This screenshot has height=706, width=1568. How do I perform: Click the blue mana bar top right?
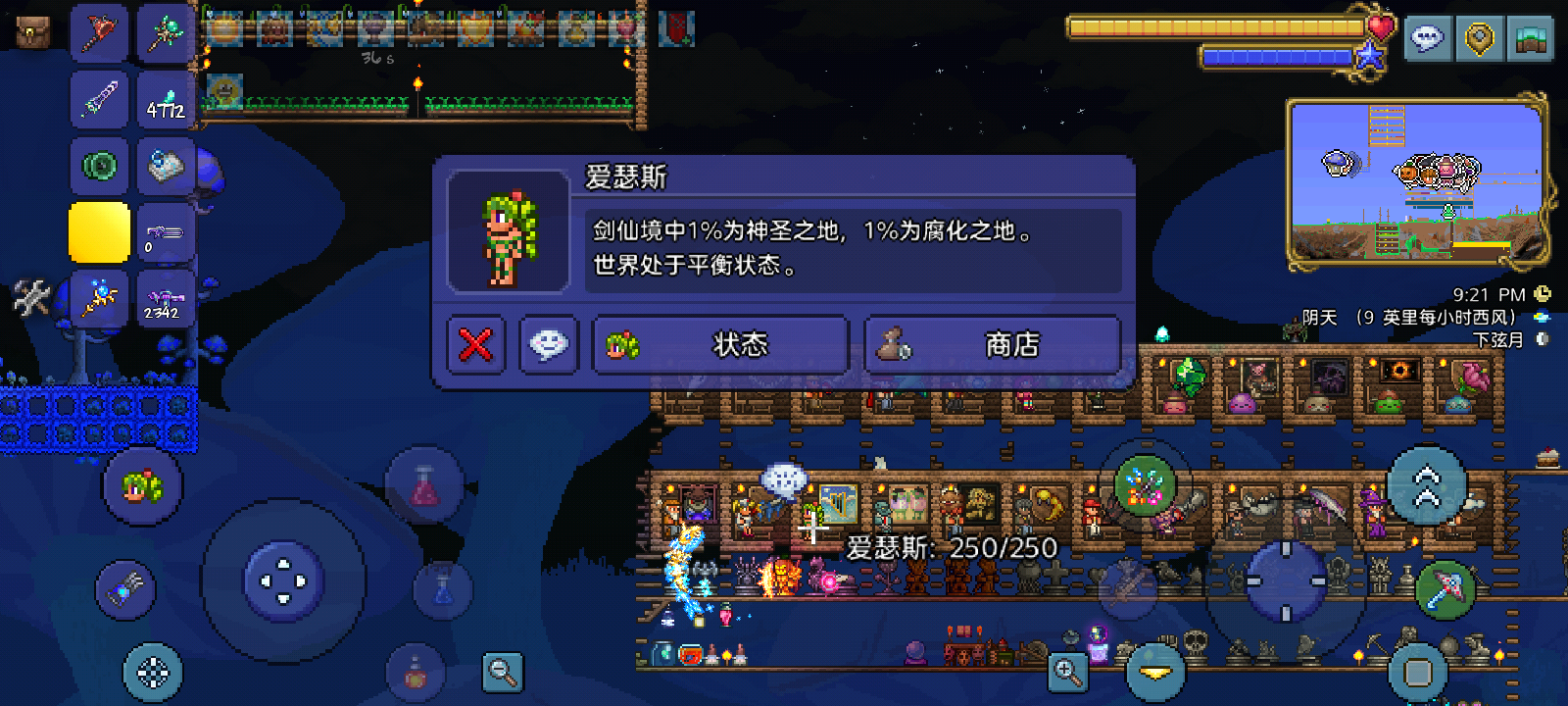[1279, 57]
